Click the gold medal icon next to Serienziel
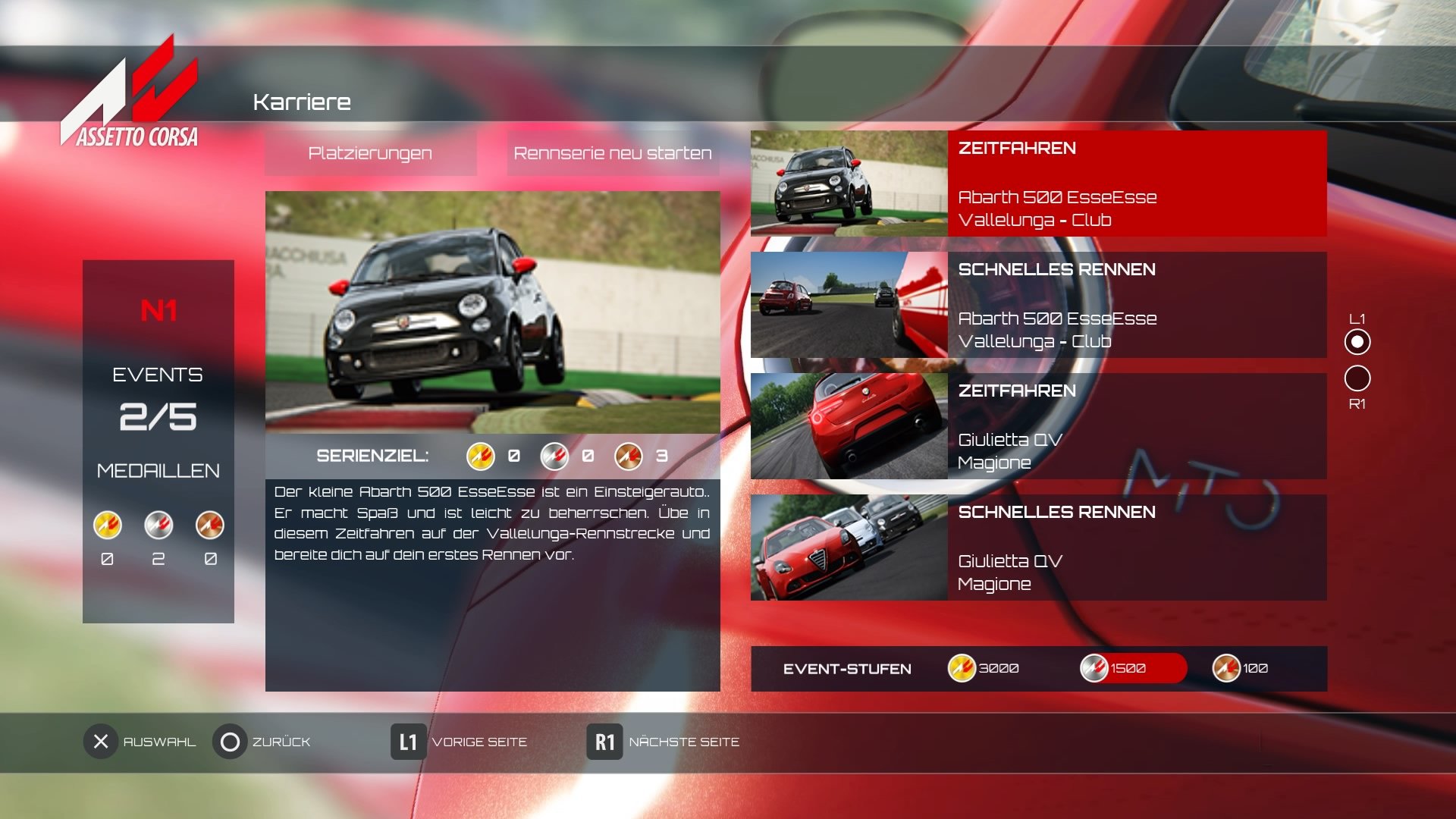Image resolution: width=1456 pixels, height=819 pixels. [480, 457]
